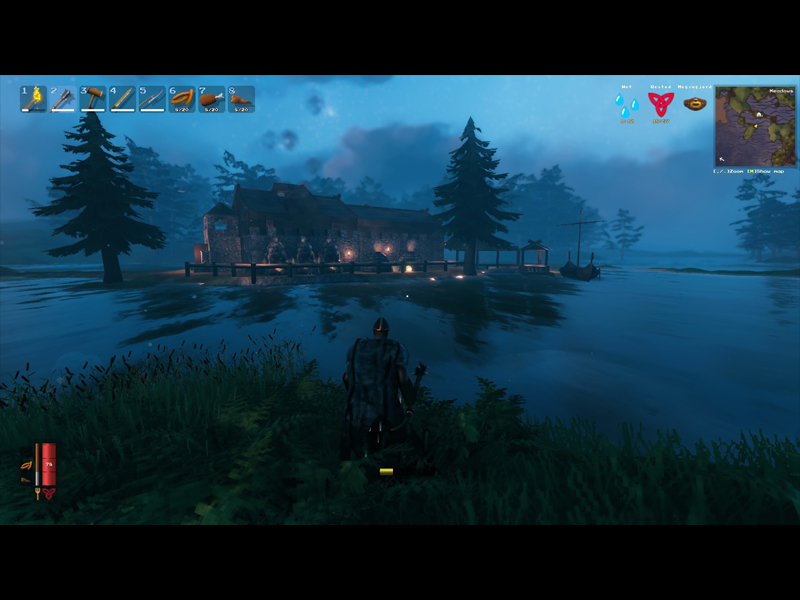Inspect the Megingjord belt status icon
This screenshot has height=600, width=800.
tap(695, 103)
